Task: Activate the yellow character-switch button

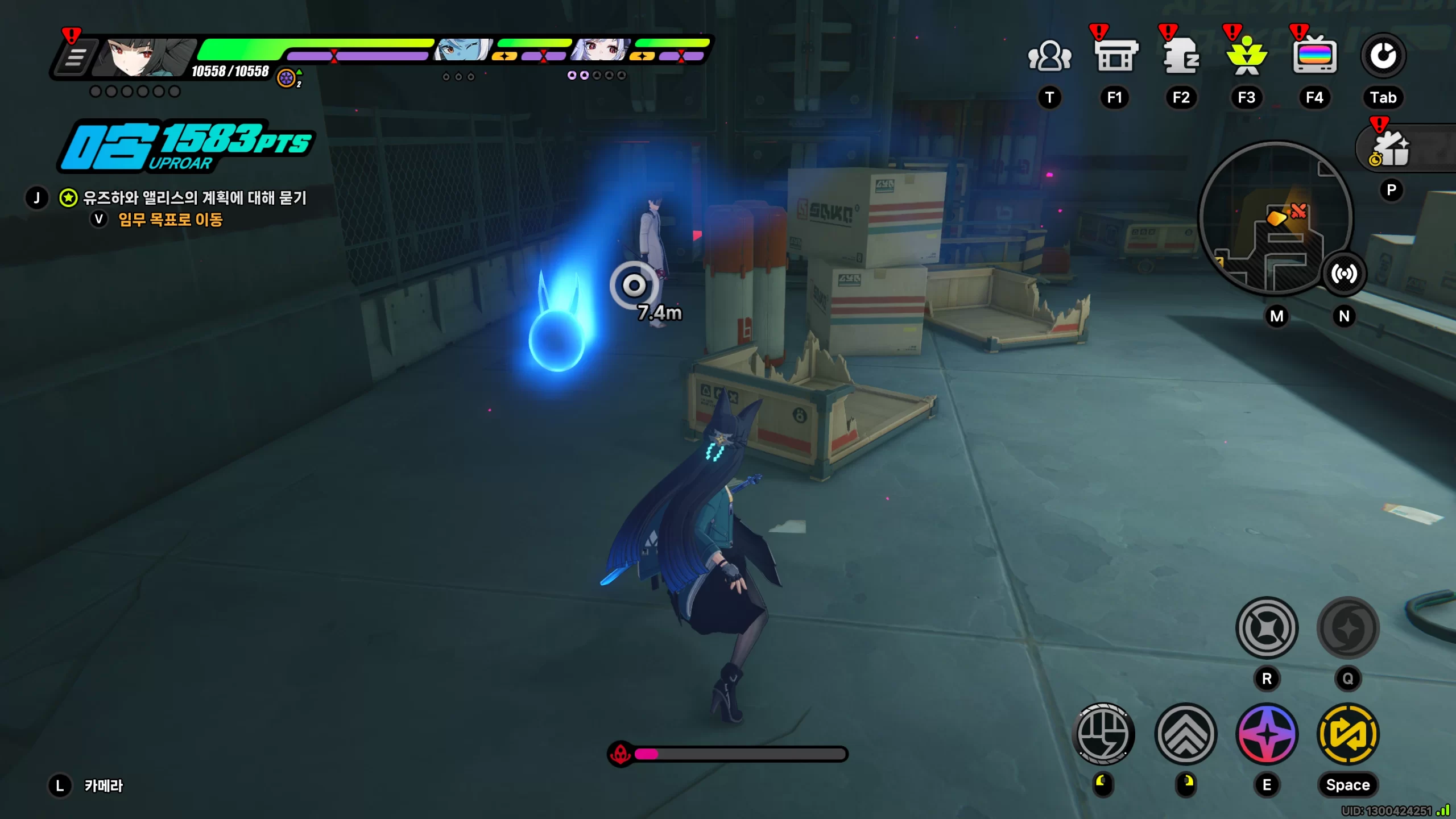Action: (x=1348, y=734)
